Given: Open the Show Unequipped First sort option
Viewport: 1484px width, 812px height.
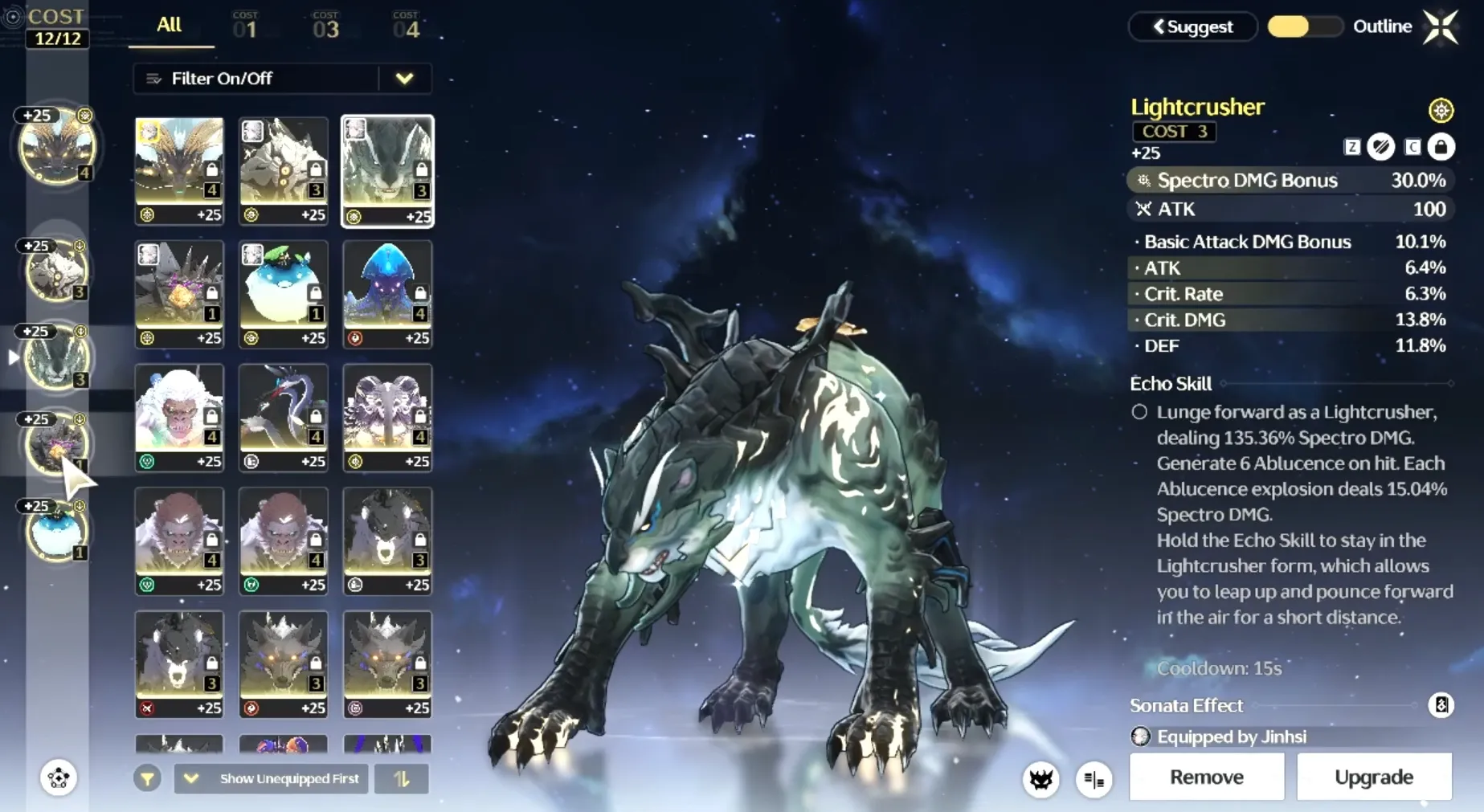Looking at the screenshot, I should pos(272,778).
